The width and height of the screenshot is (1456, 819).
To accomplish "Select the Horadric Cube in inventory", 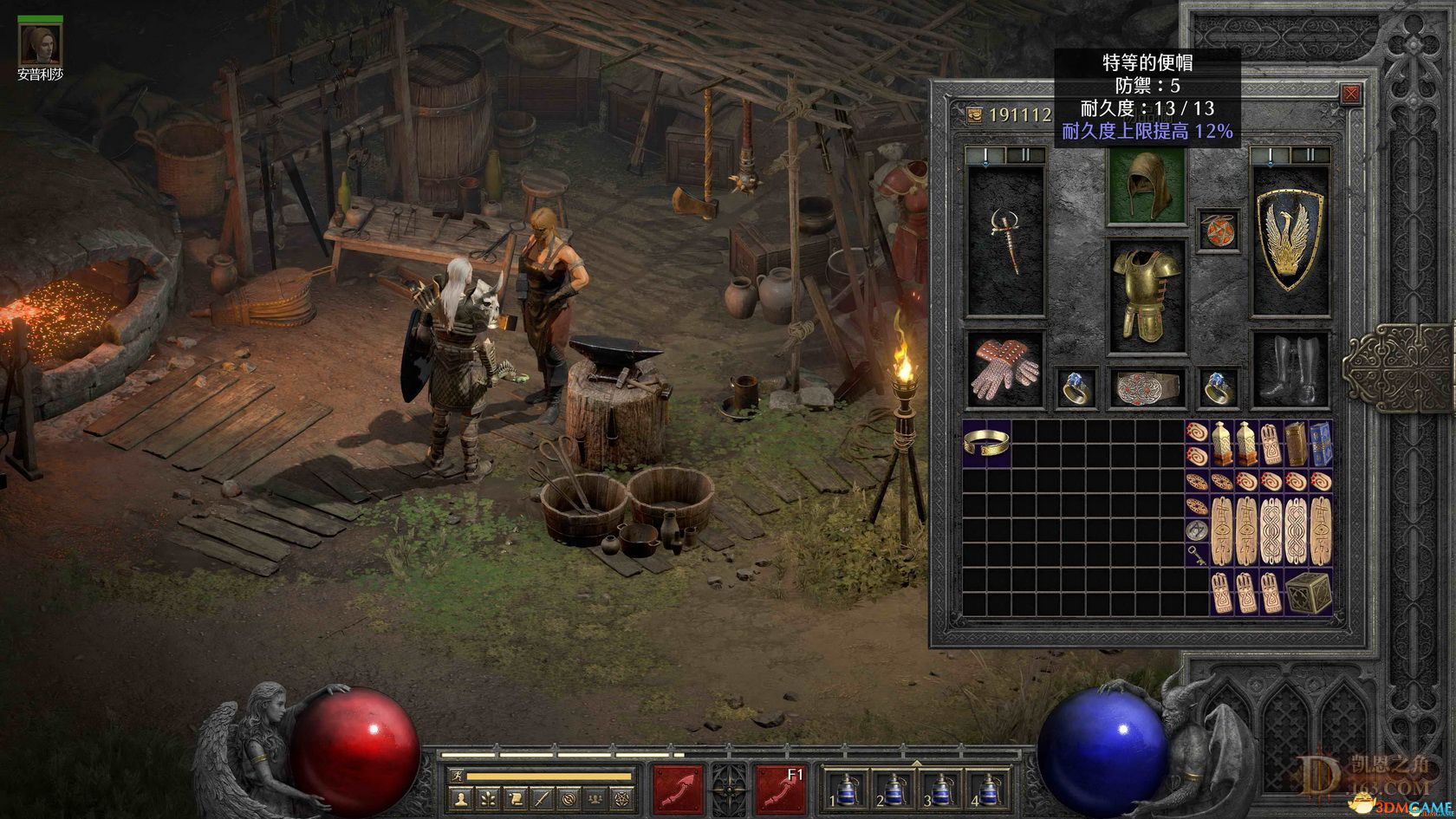I will (x=1308, y=595).
